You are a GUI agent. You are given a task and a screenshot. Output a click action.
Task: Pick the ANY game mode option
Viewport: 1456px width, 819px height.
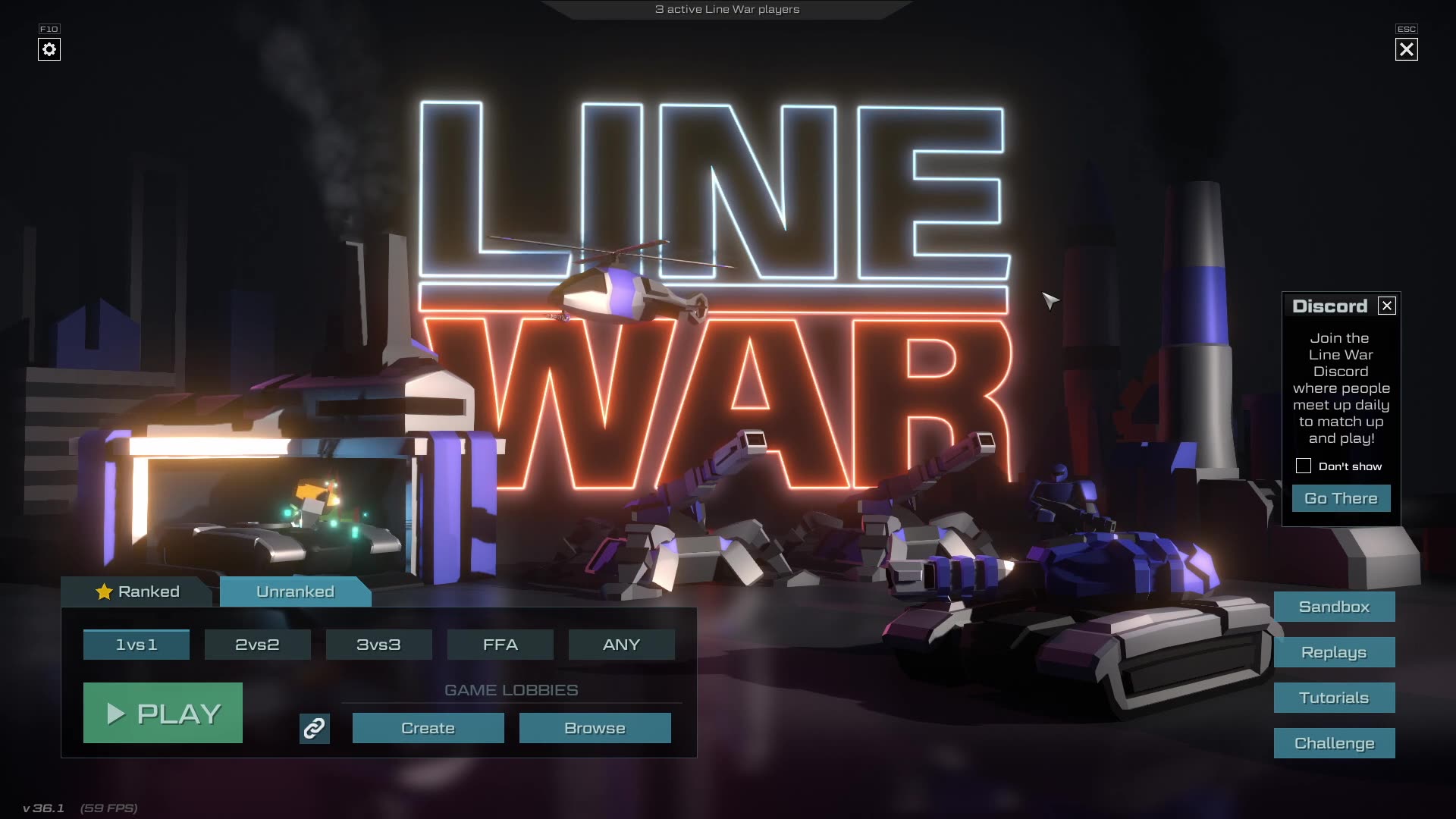click(621, 645)
